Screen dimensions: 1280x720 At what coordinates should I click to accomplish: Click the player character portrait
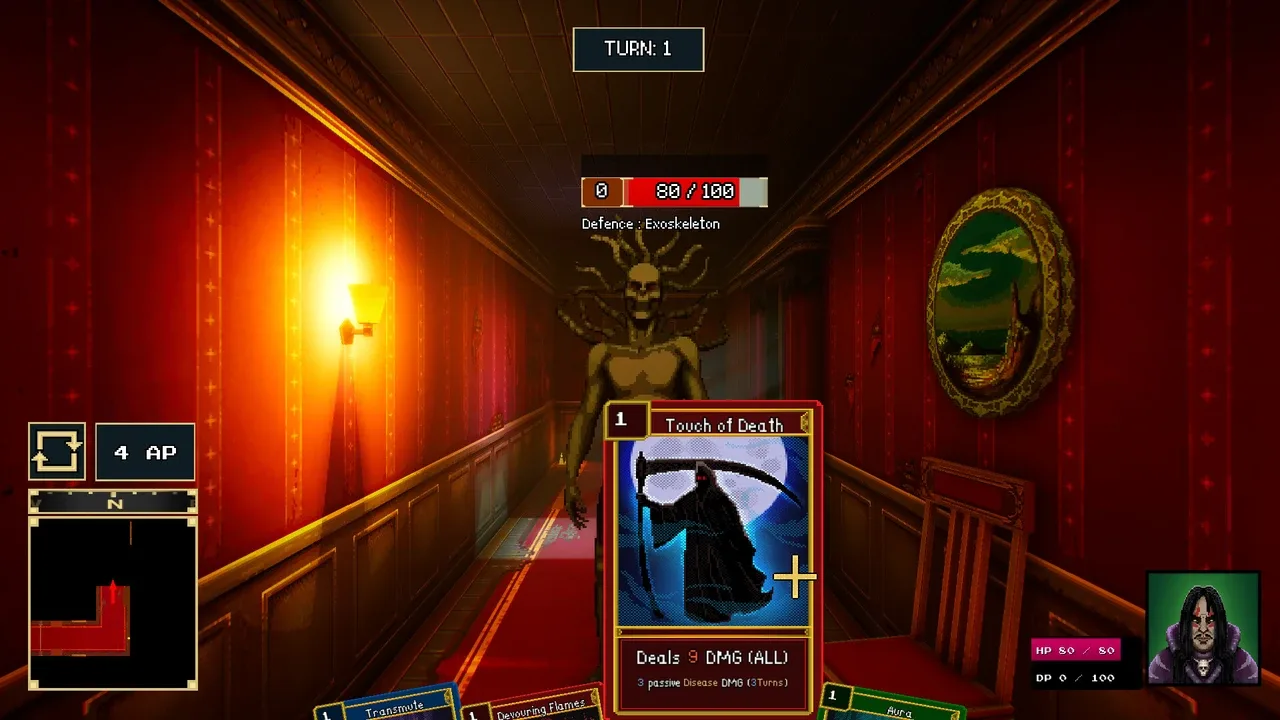(x=1202, y=628)
